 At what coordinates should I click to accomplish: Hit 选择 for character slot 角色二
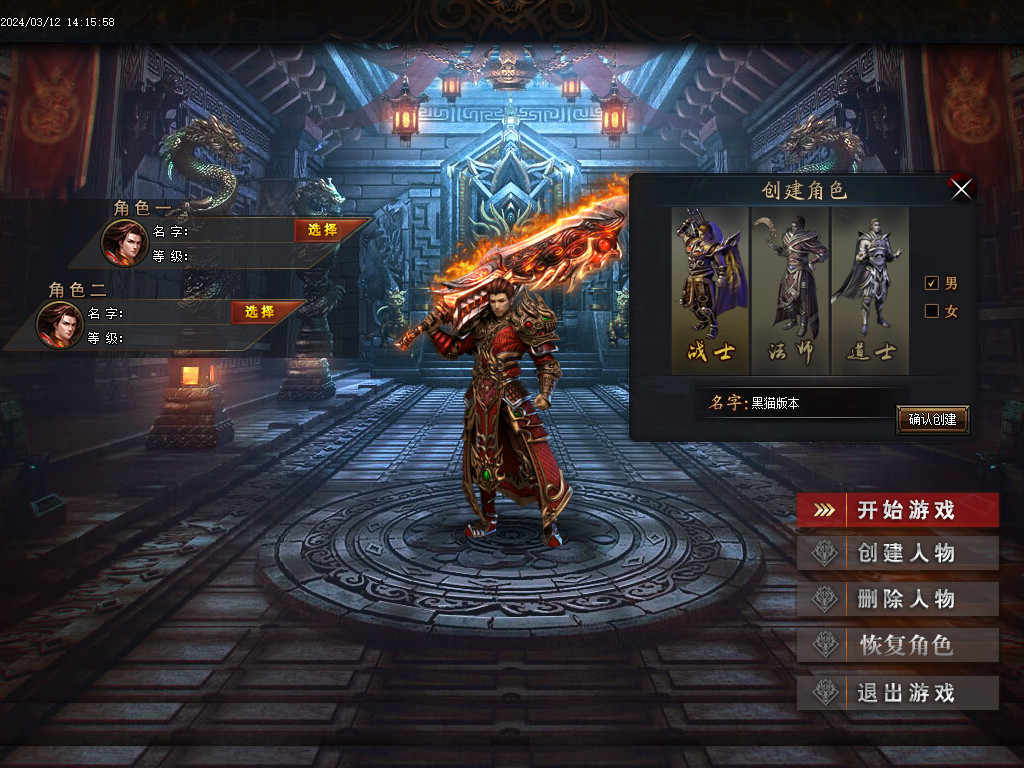[x=259, y=312]
